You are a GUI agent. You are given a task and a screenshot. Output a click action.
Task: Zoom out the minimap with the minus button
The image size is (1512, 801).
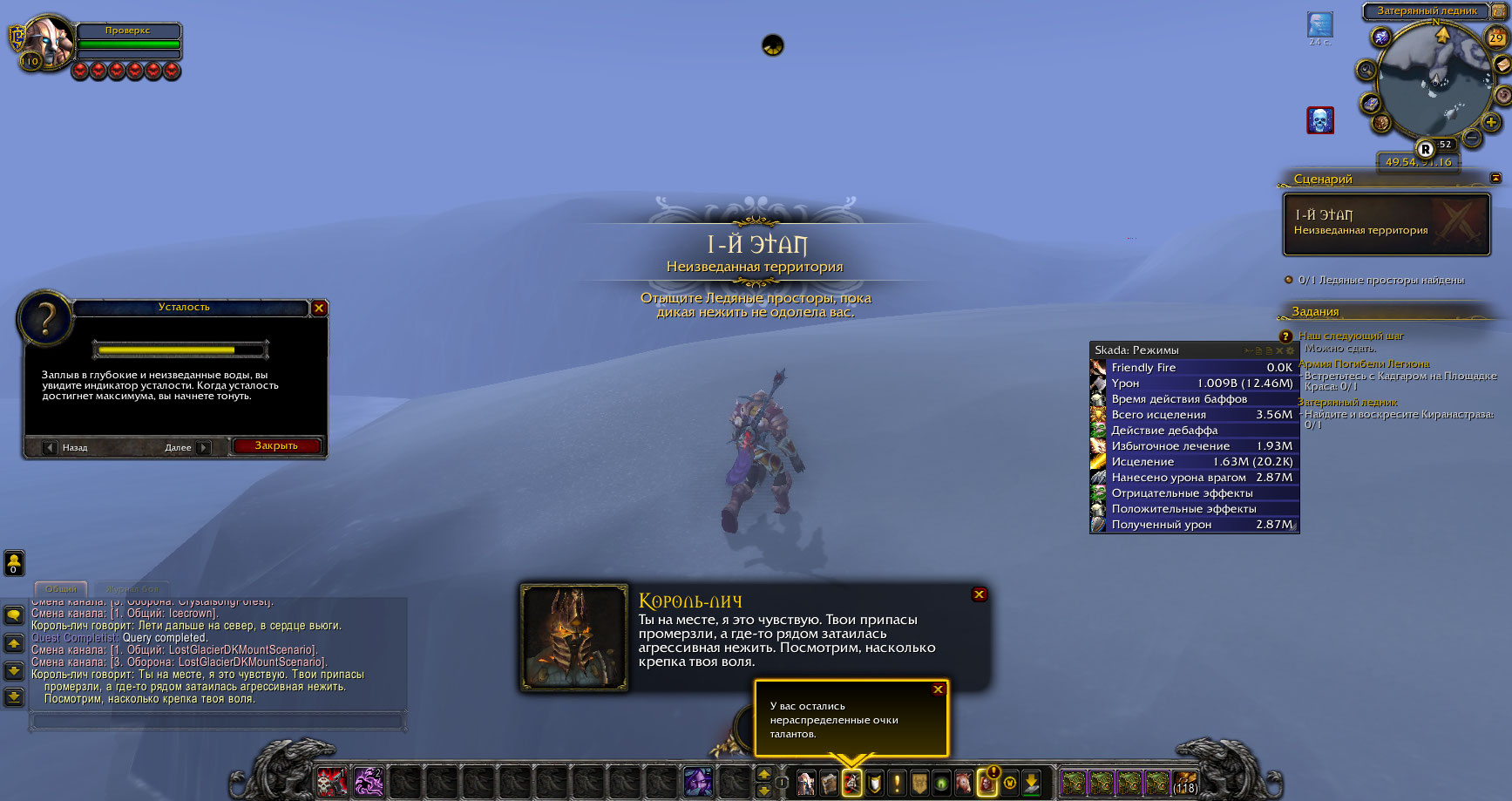(1471, 137)
